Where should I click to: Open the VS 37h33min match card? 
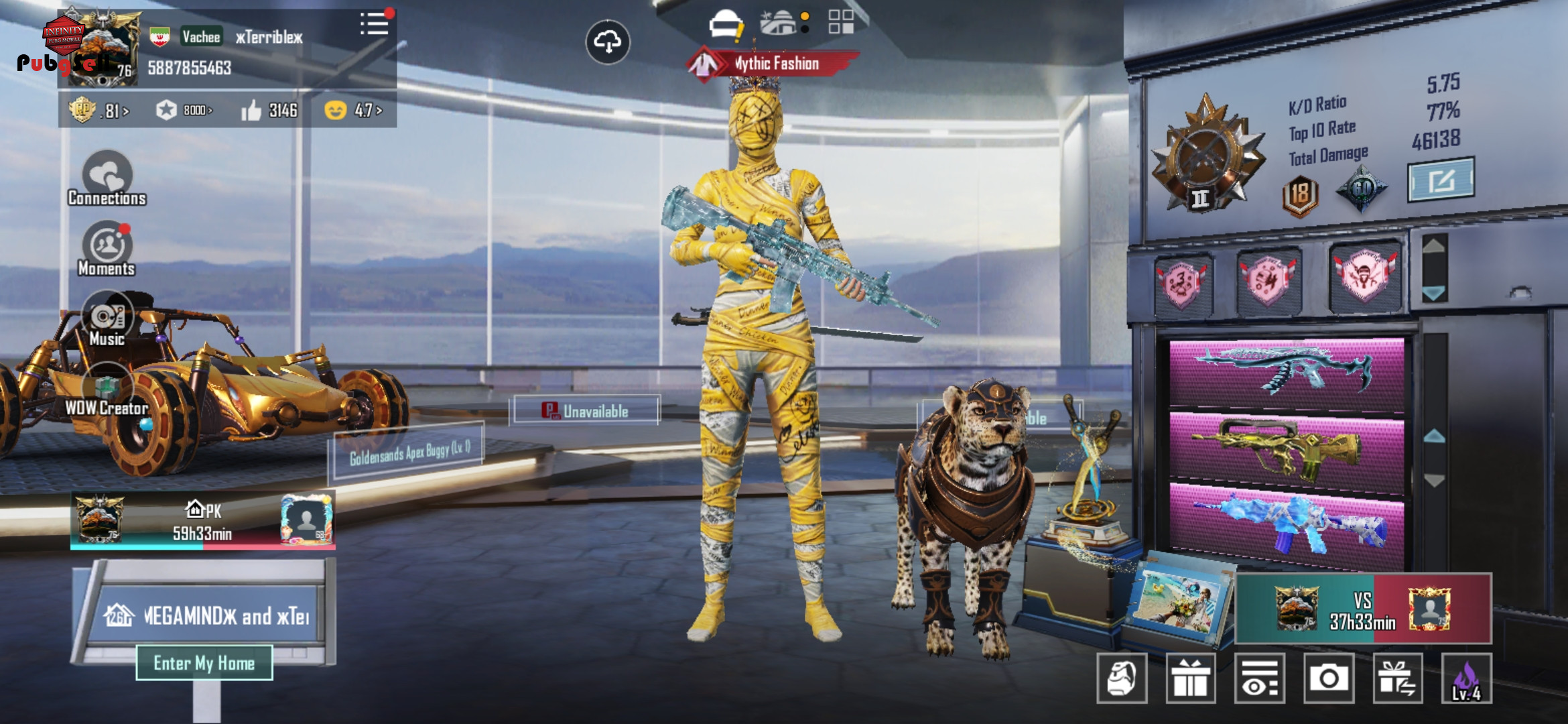tap(1363, 609)
